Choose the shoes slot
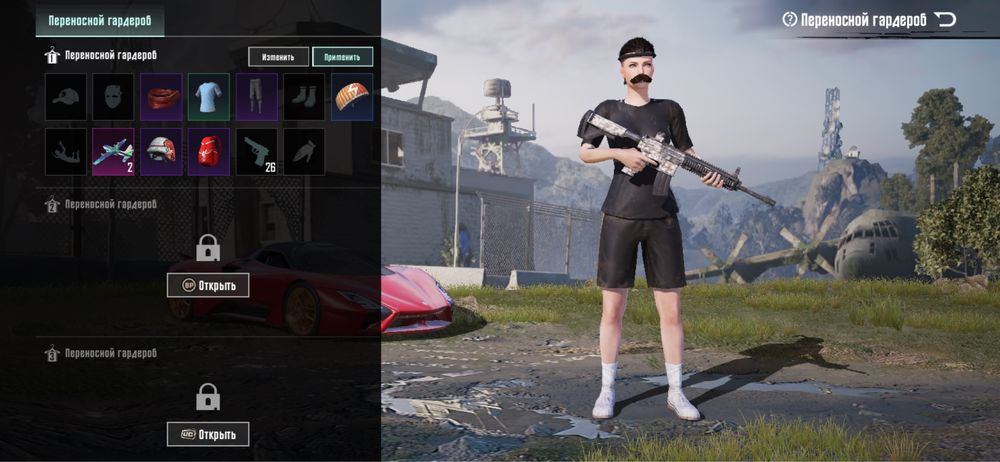Screen dimensions: 1000x462 [x=304, y=97]
